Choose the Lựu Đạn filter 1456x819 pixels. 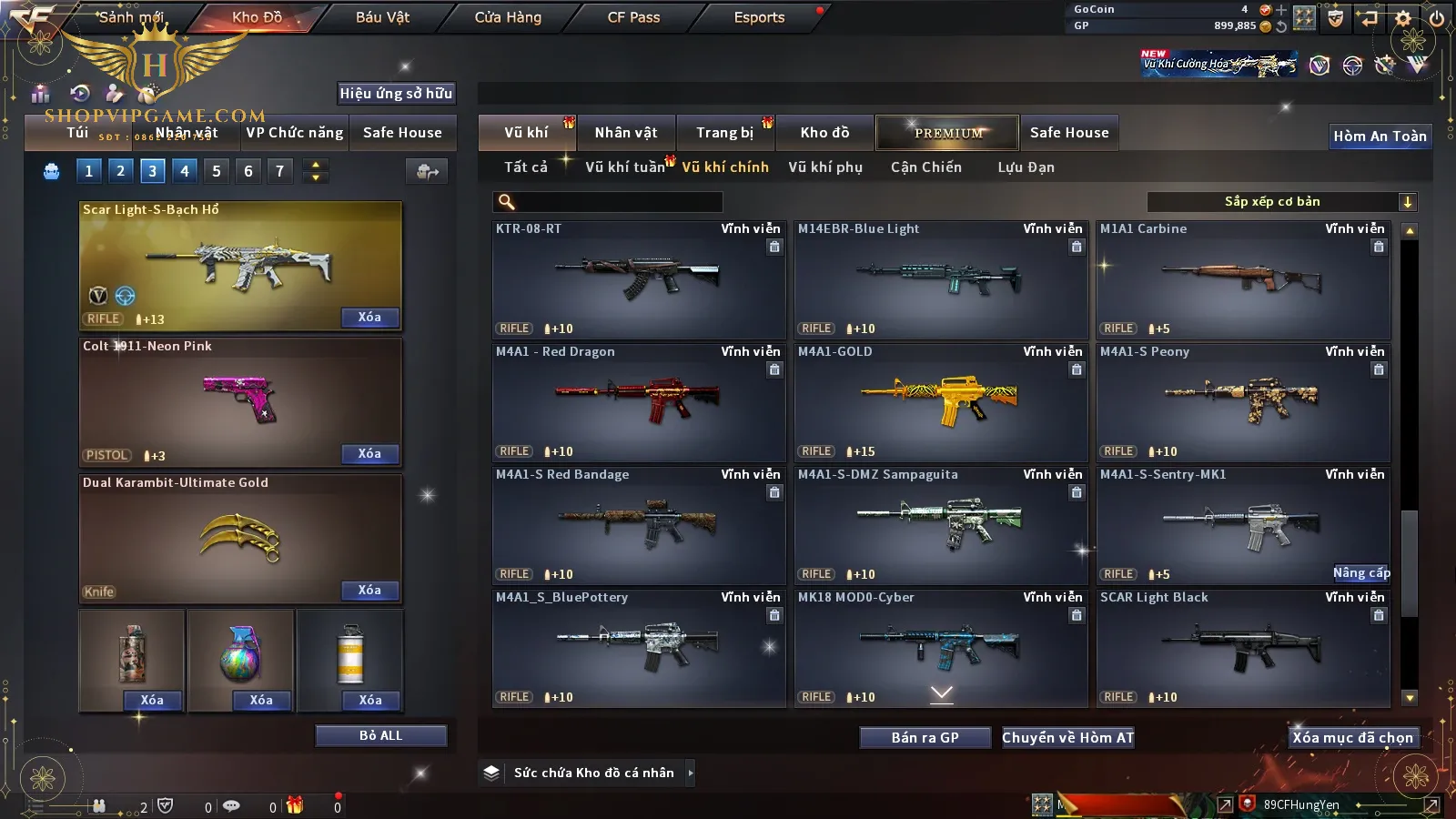point(1026,167)
